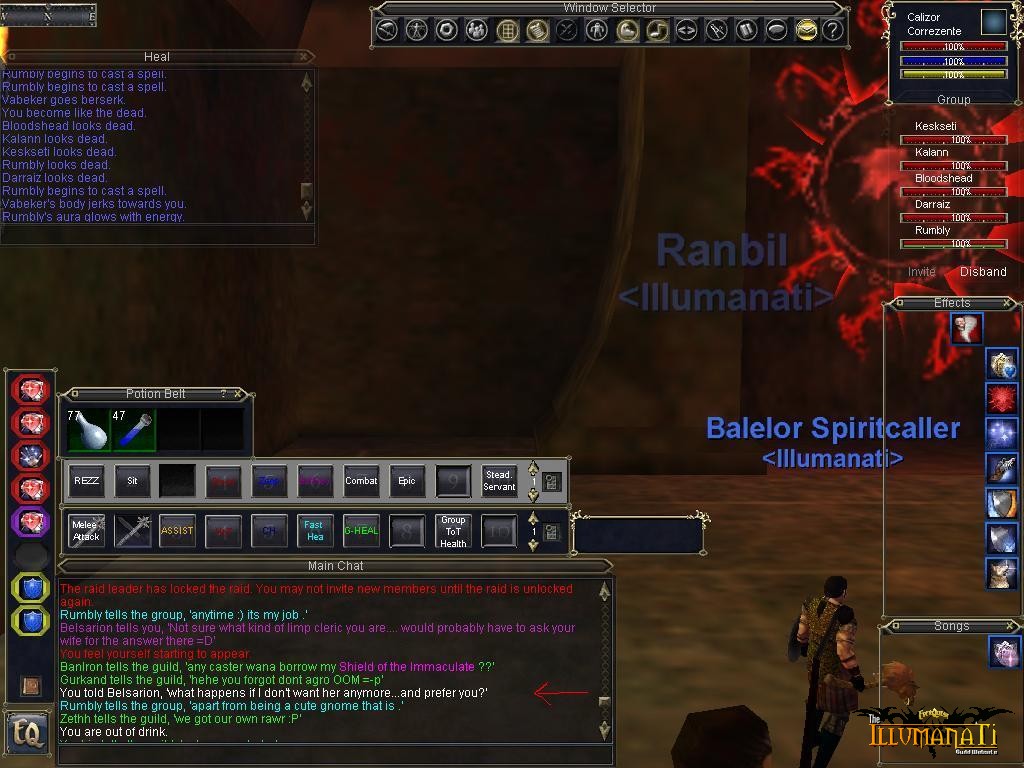Cast Steadfast Servant from the hotbar
The width and height of the screenshot is (1024, 768).
pyautogui.click(x=499, y=481)
